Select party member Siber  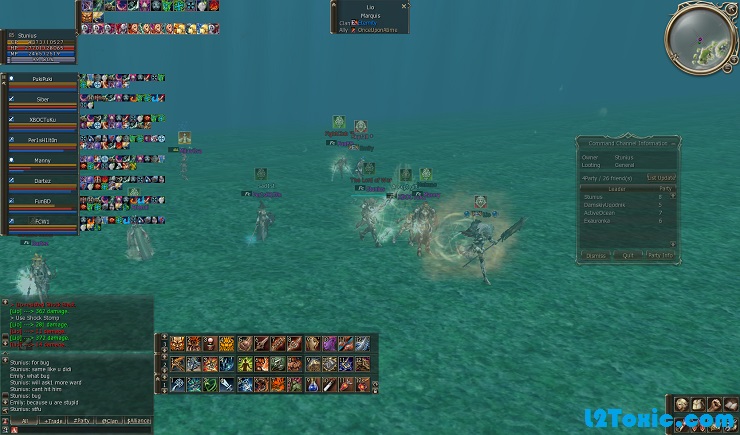42,100
